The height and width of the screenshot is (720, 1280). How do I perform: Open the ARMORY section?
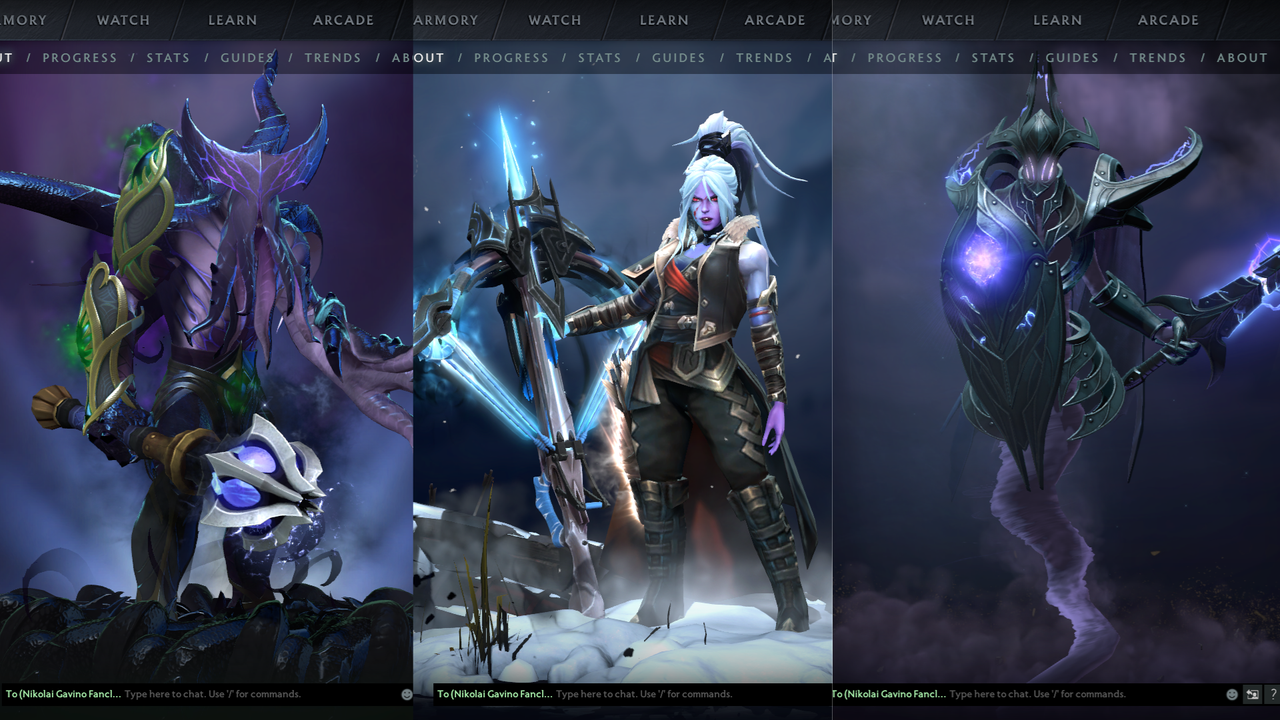[446, 19]
